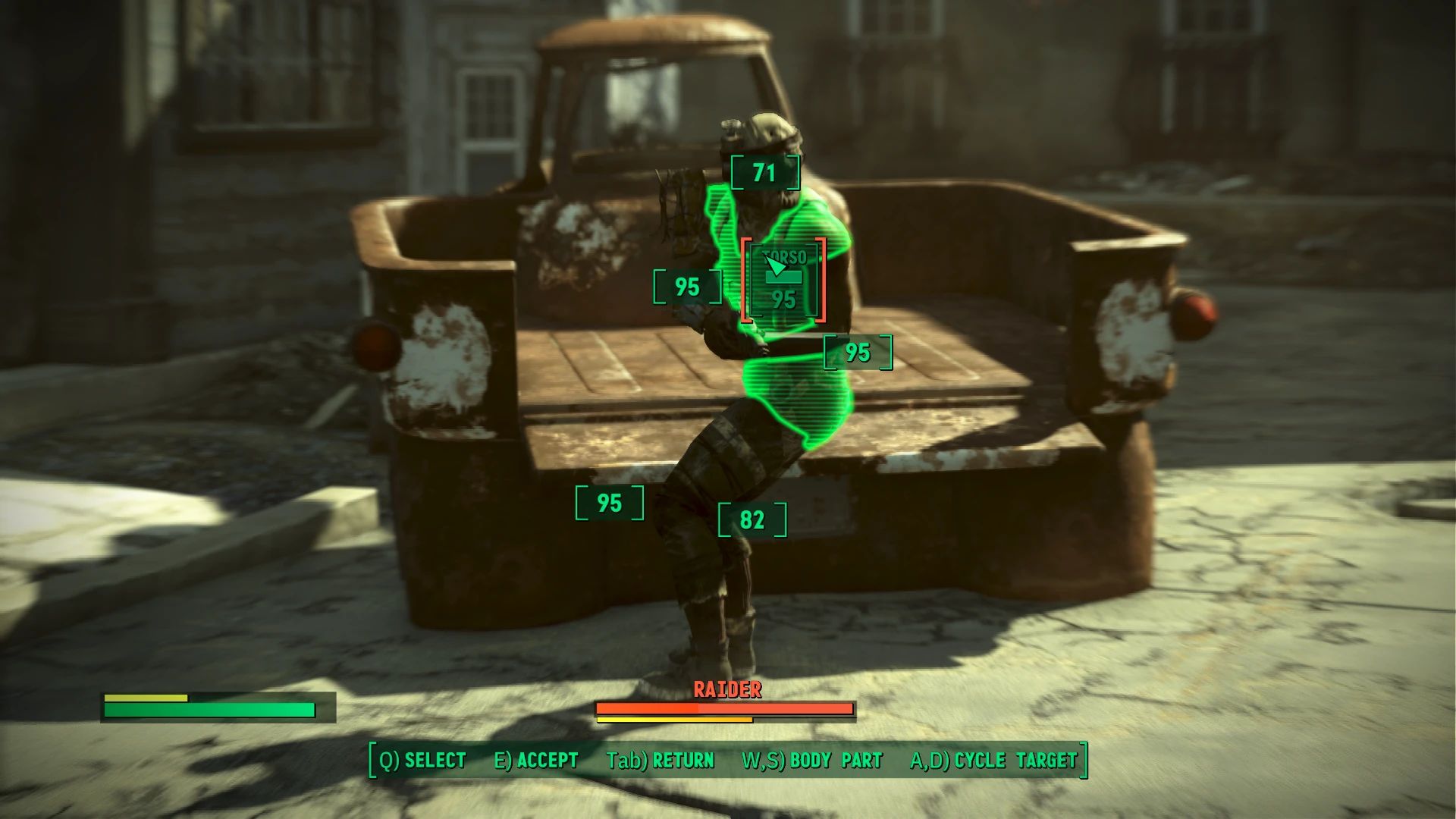
Task: Change body part using W,S BODY PART option
Action: click(811, 760)
